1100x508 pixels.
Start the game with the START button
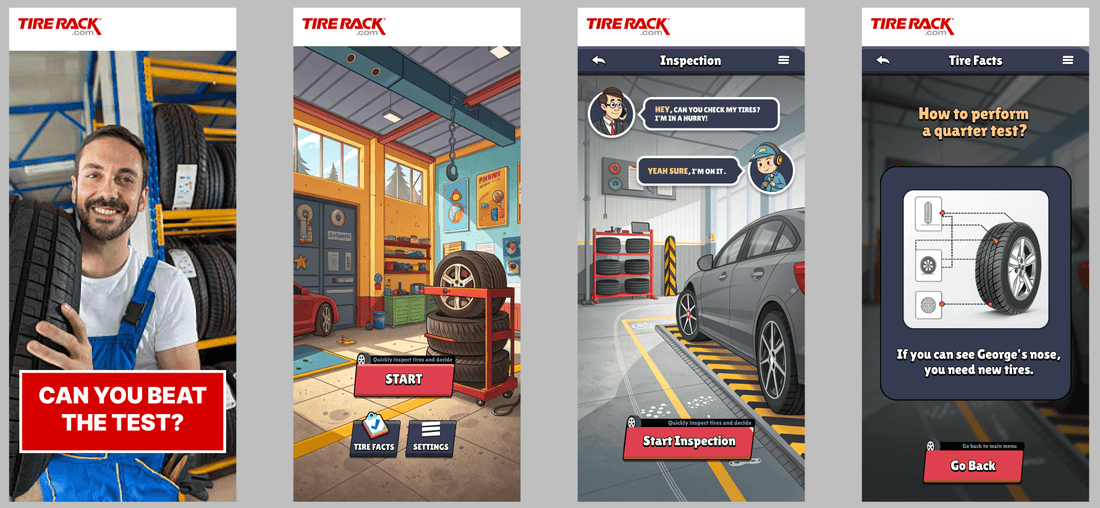(404, 380)
